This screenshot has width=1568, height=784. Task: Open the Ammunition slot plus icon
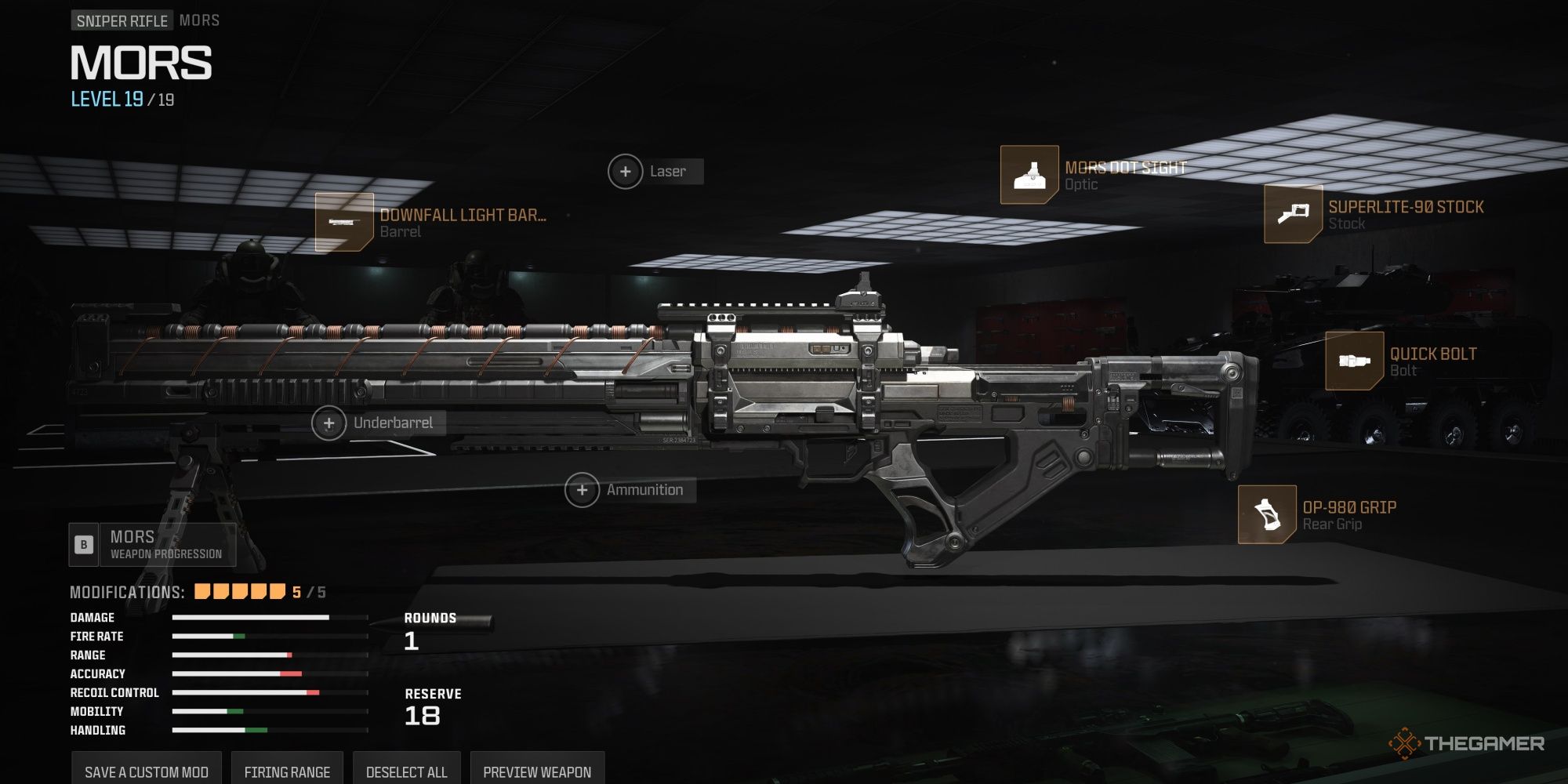click(x=582, y=489)
